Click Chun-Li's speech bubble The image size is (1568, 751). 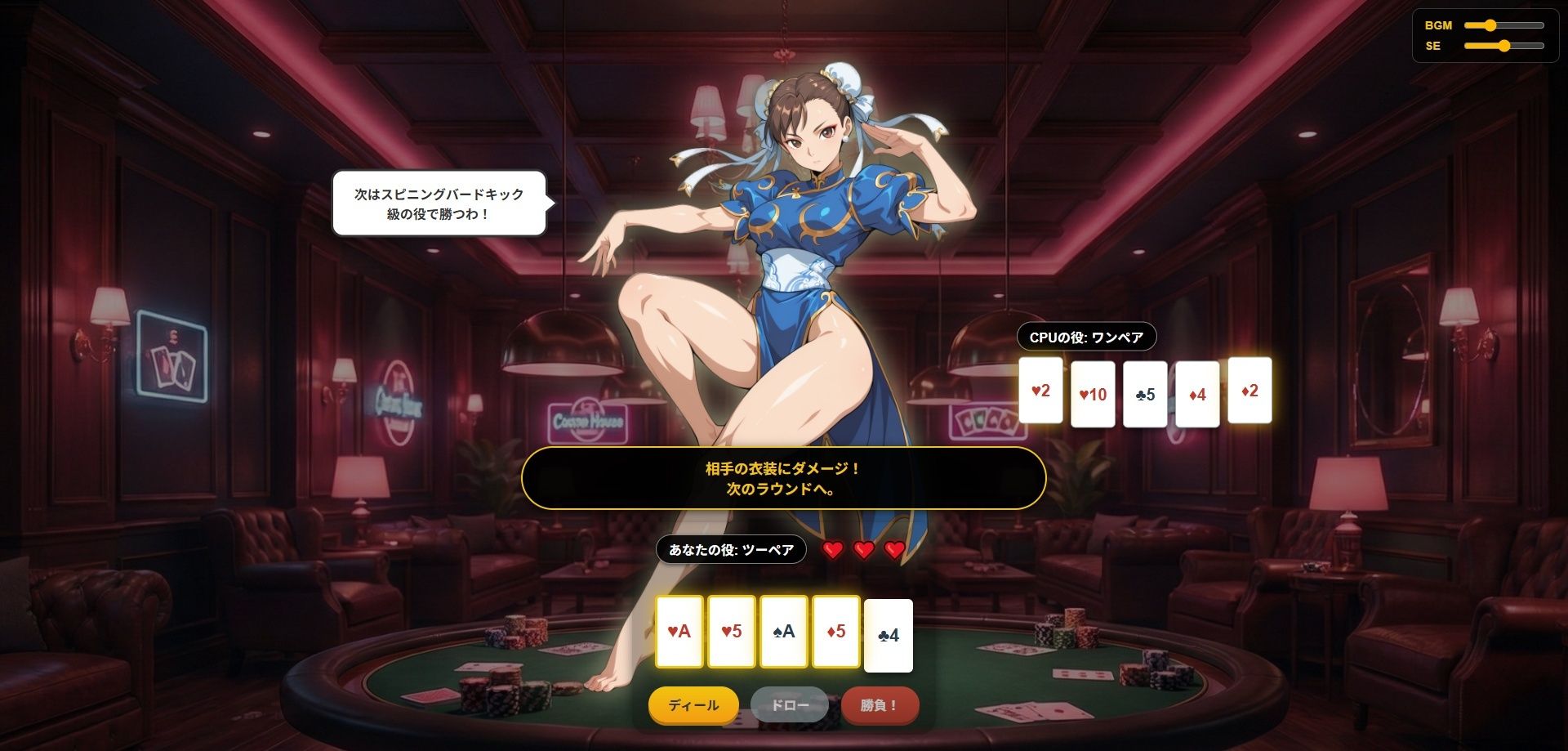click(x=438, y=204)
